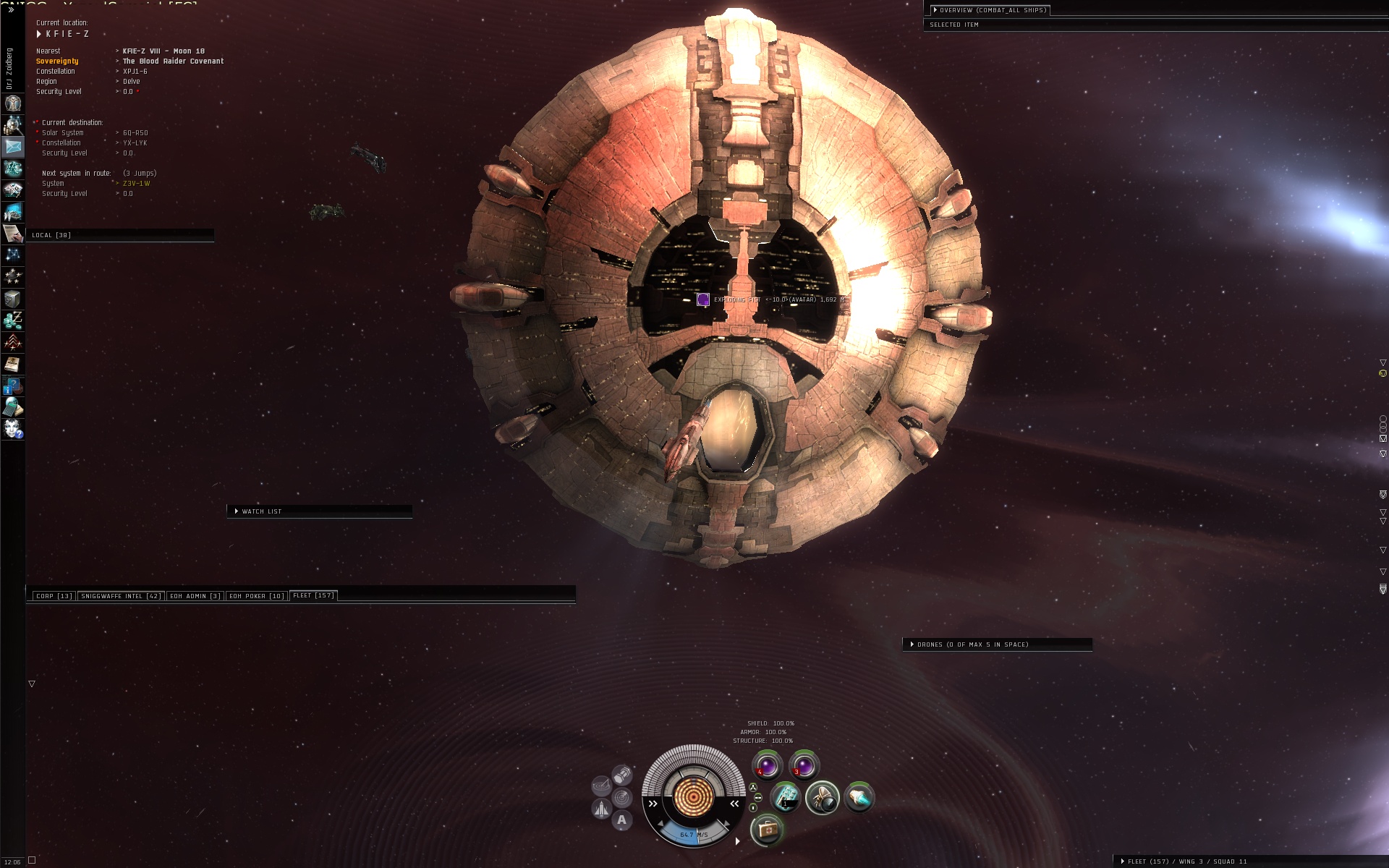Activate the medical kit repair module
This screenshot has width=1389, height=868.
pyautogui.click(x=767, y=830)
